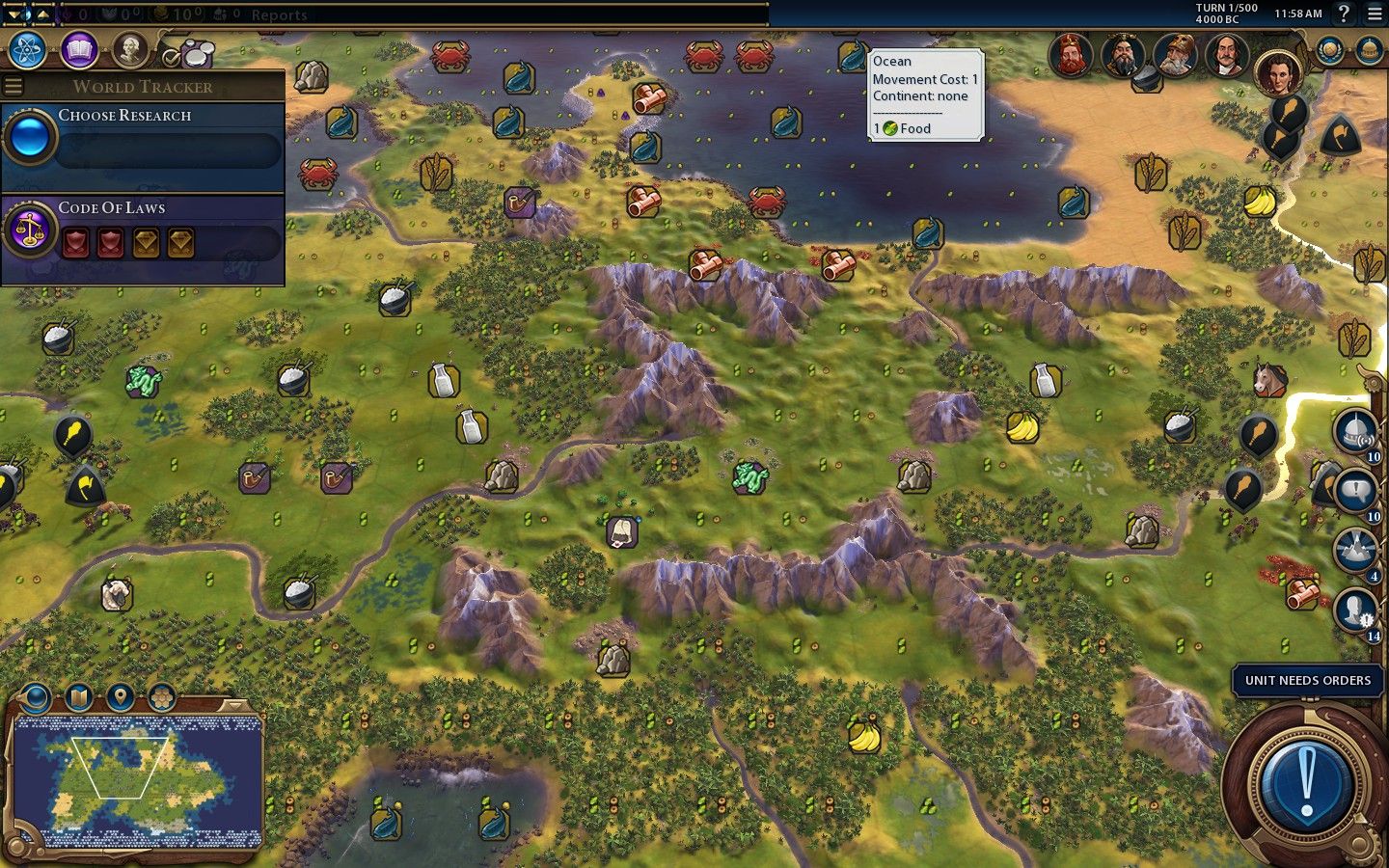Toggle the map pin list
The image size is (1389, 868).
pos(120,696)
